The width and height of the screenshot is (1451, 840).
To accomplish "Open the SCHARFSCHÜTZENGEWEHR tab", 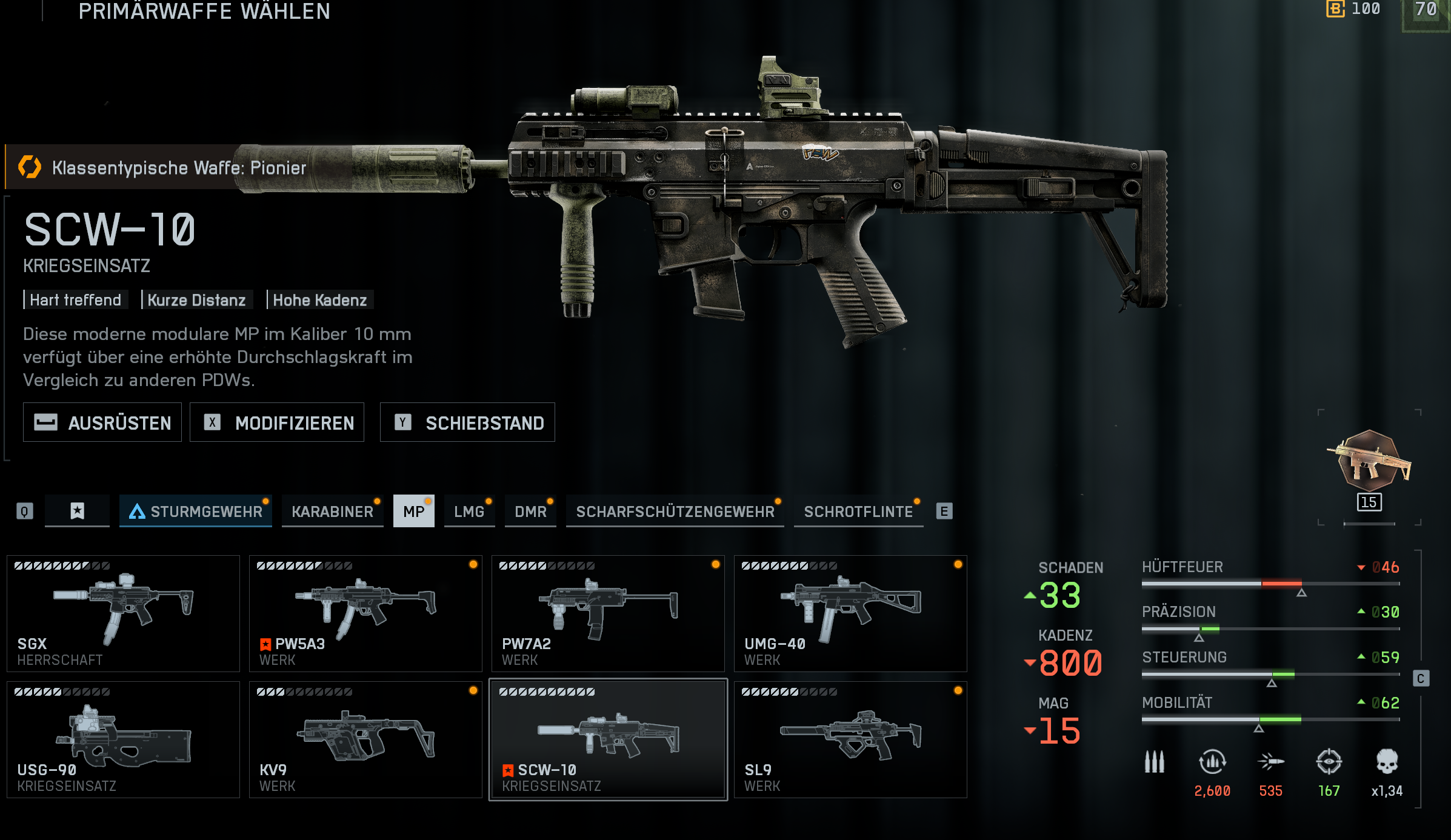I will [675, 512].
